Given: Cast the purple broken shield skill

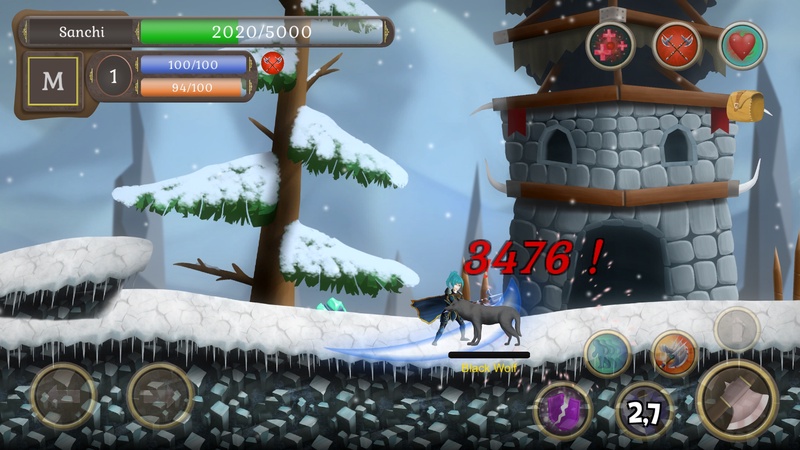Looking at the screenshot, I should (565, 410).
